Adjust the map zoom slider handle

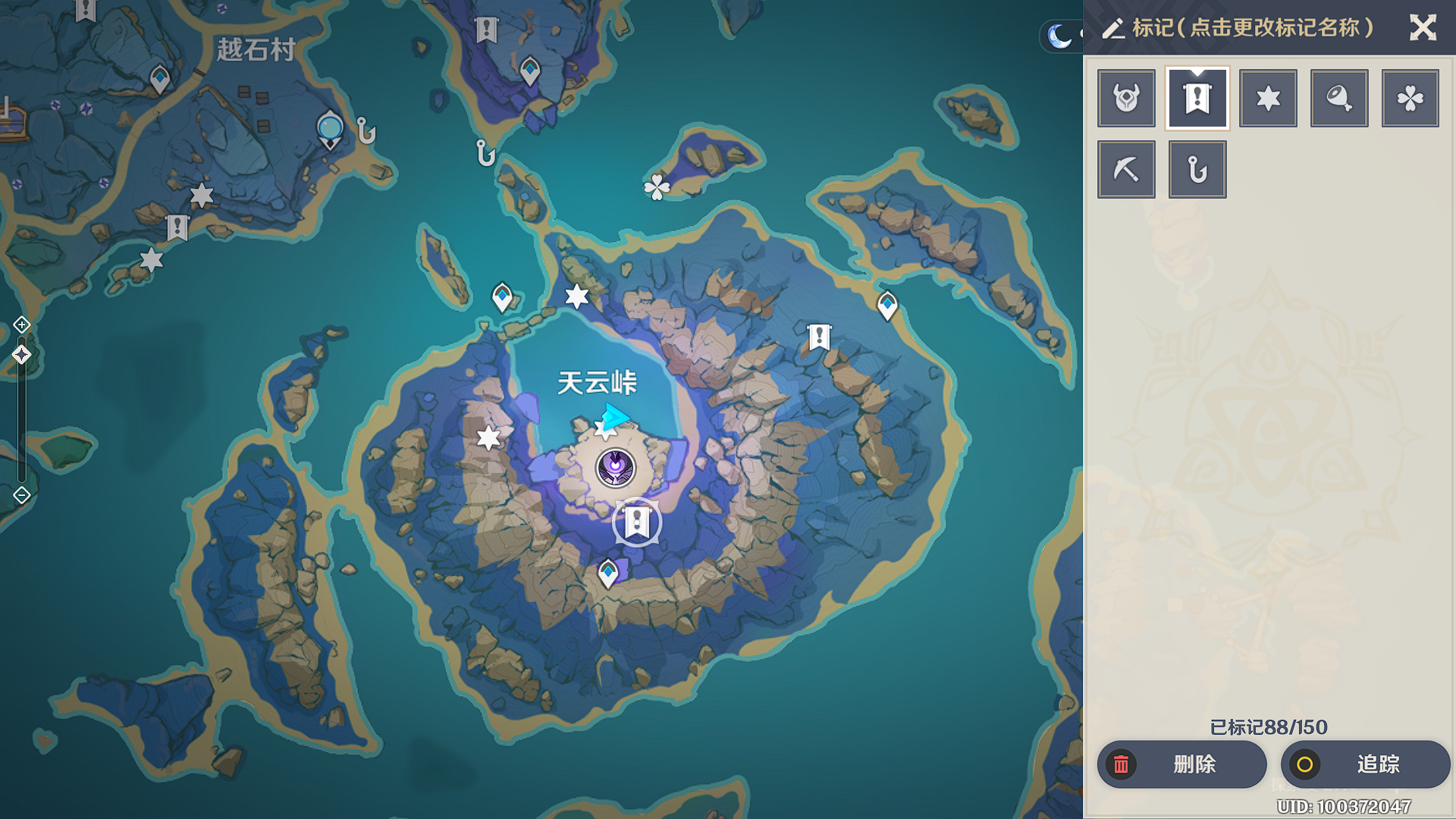pos(21,355)
